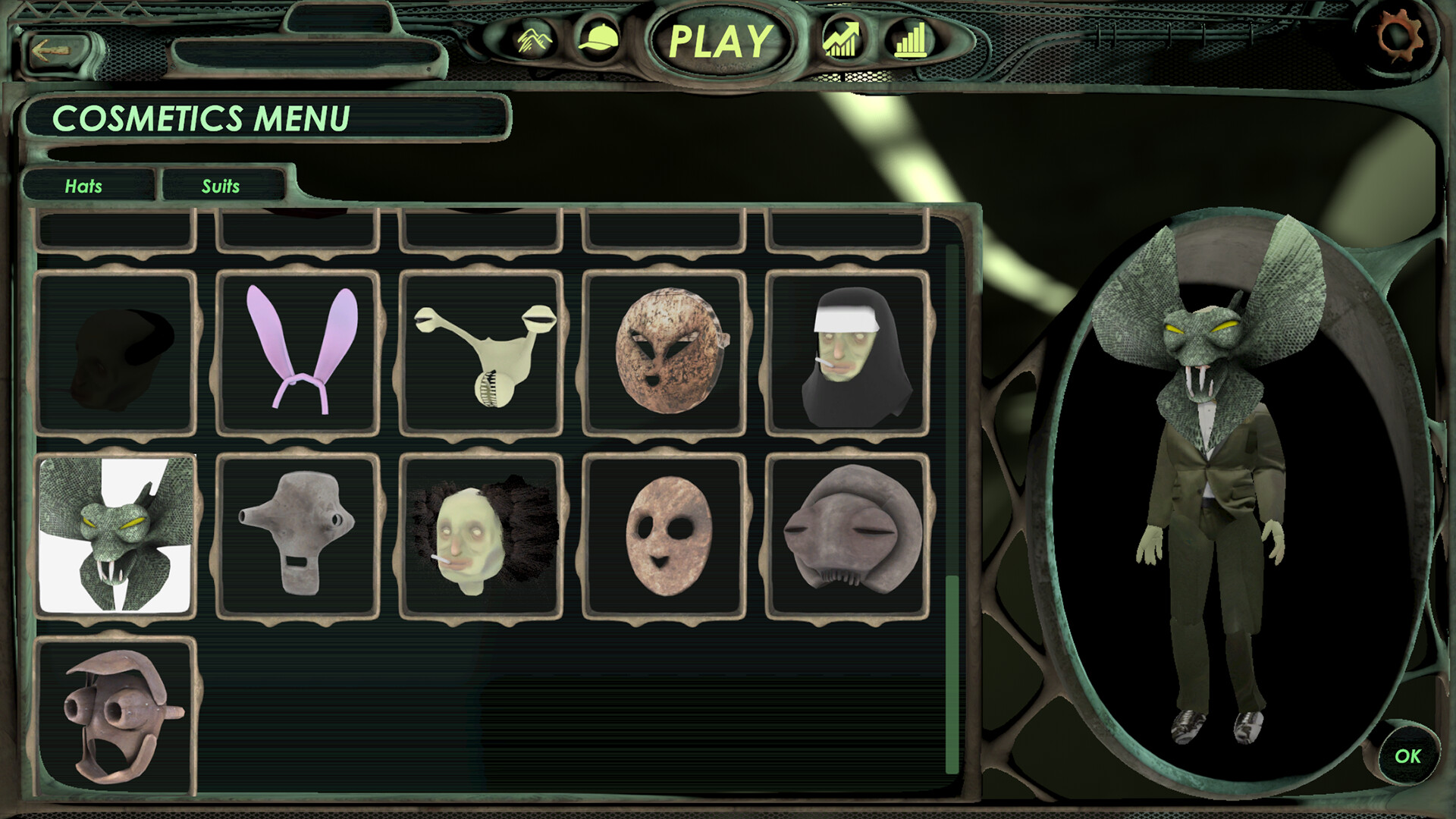Switch to the Suits tab
Image resolution: width=1456 pixels, height=819 pixels.
[221, 186]
